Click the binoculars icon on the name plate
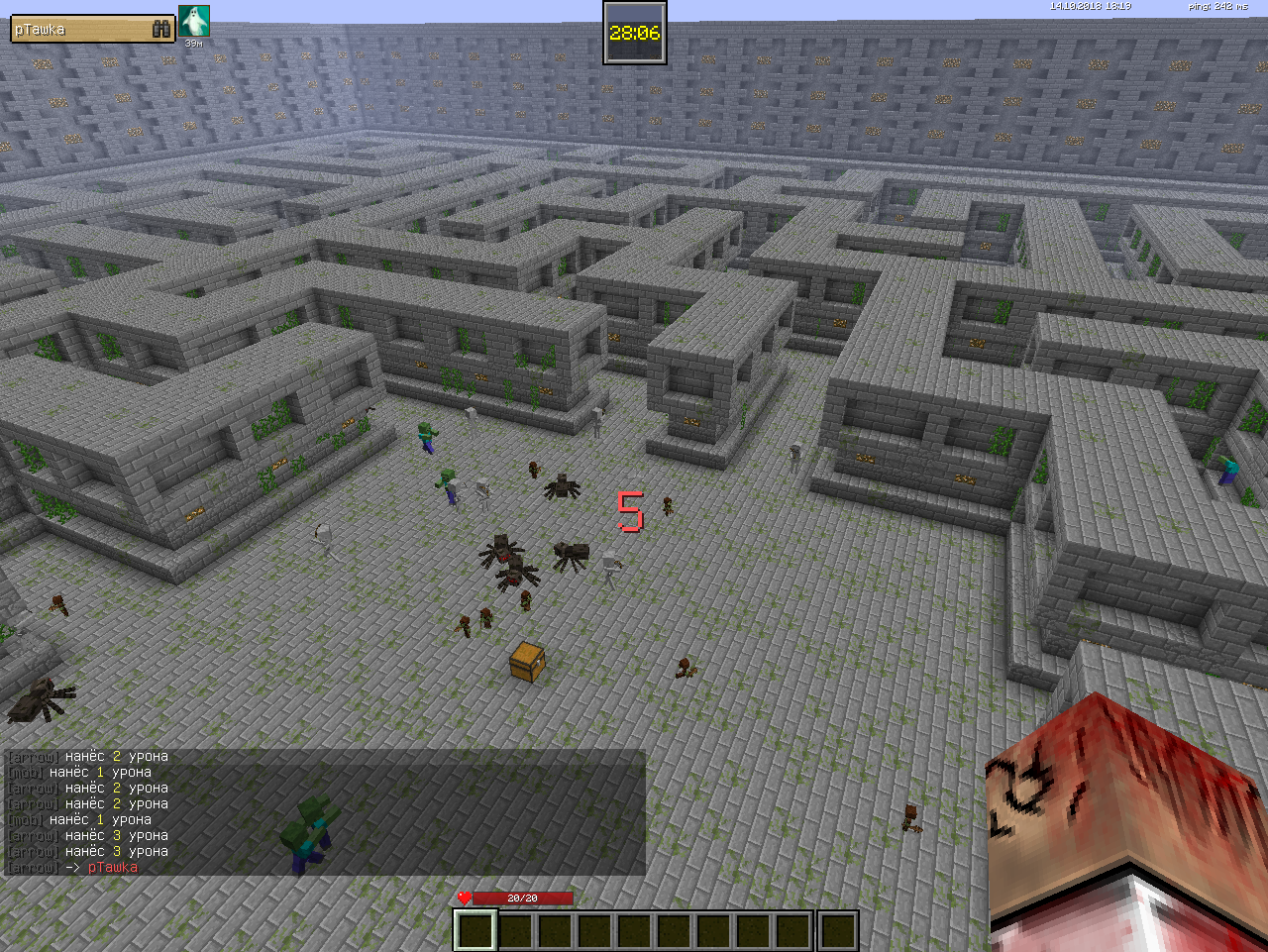 click(x=162, y=30)
